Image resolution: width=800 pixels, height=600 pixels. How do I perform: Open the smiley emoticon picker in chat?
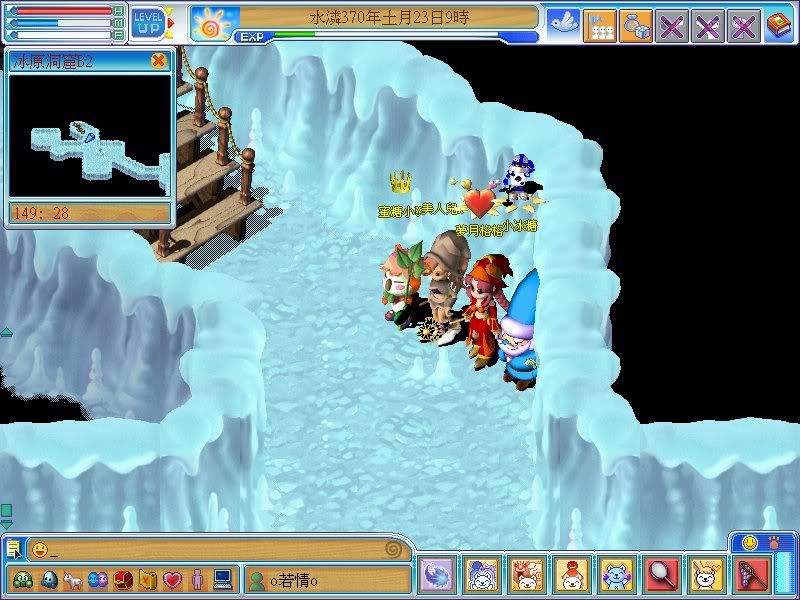[x=39, y=549]
